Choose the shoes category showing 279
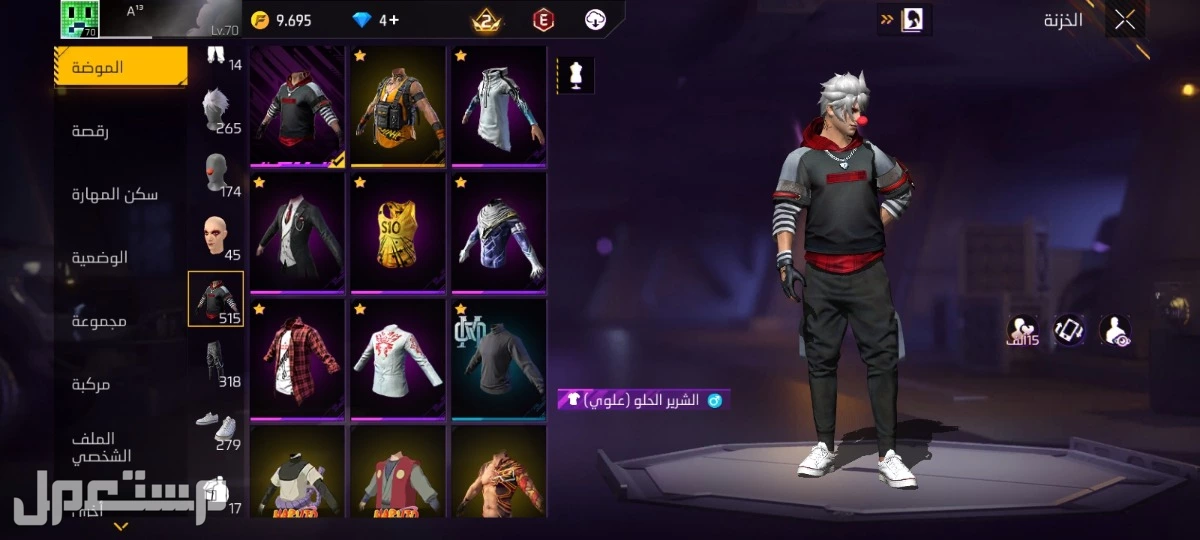Image resolution: width=1200 pixels, height=540 pixels. point(216,426)
